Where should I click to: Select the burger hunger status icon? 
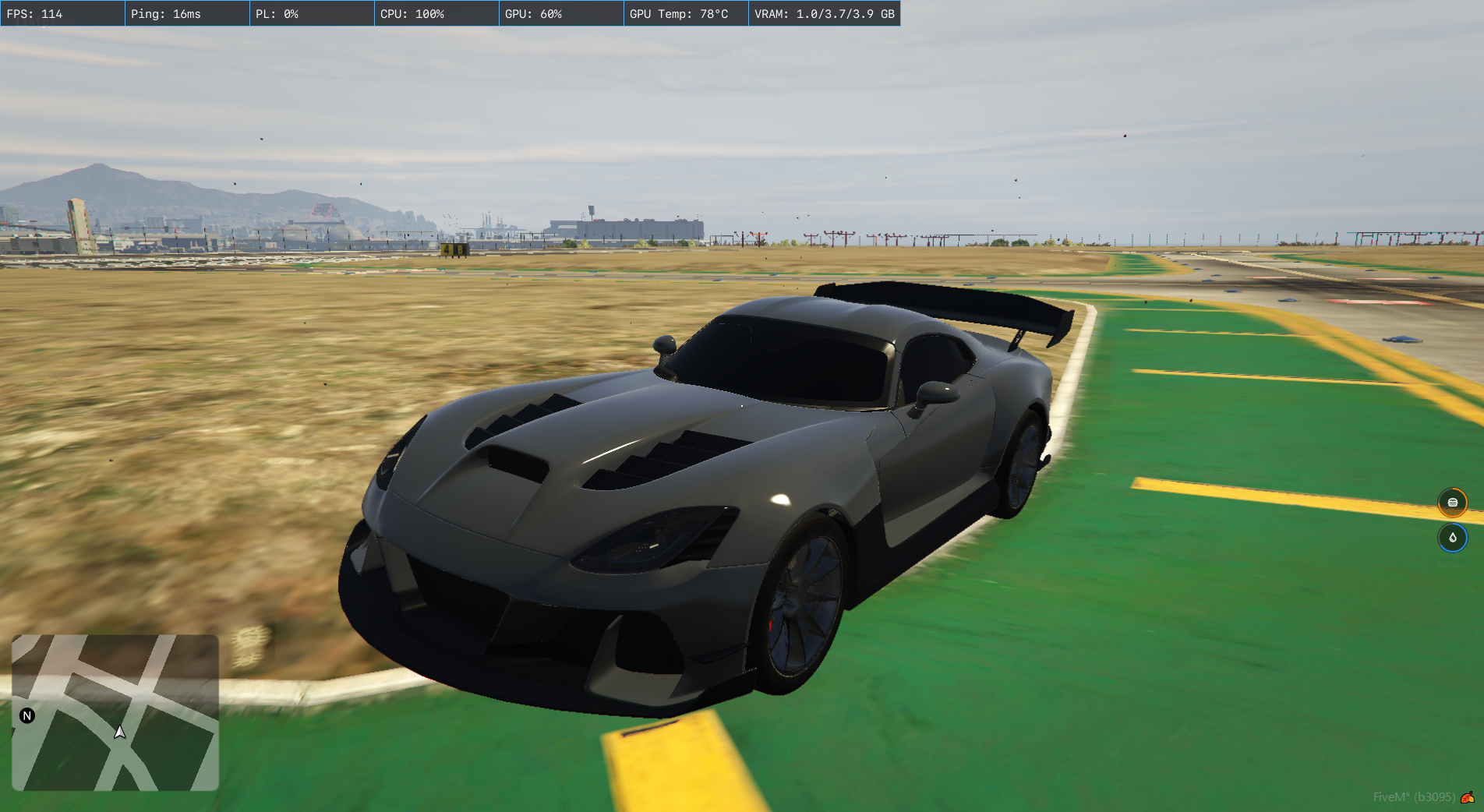pos(1452,503)
